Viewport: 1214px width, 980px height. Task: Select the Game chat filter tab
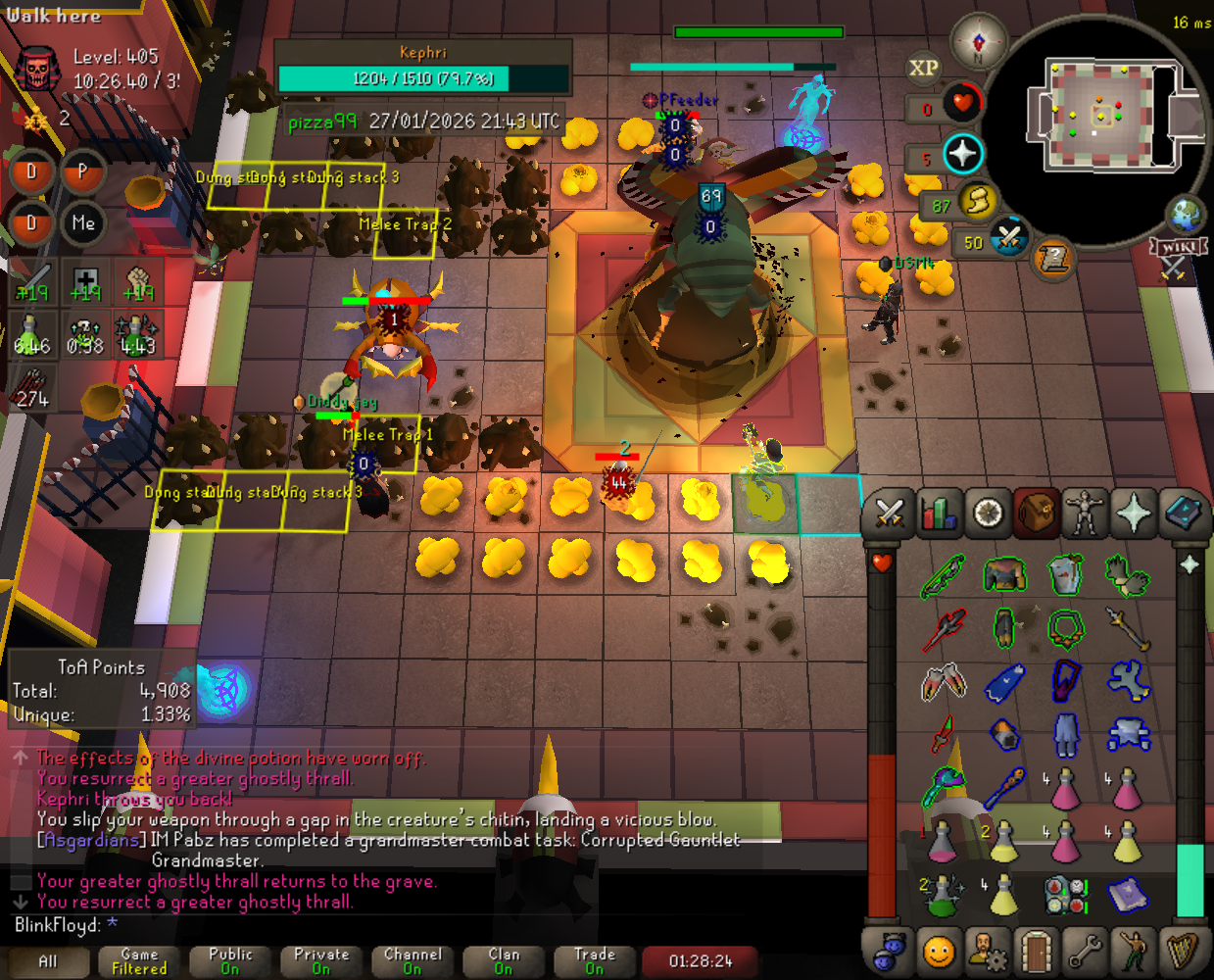pyautogui.click(x=139, y=961)
